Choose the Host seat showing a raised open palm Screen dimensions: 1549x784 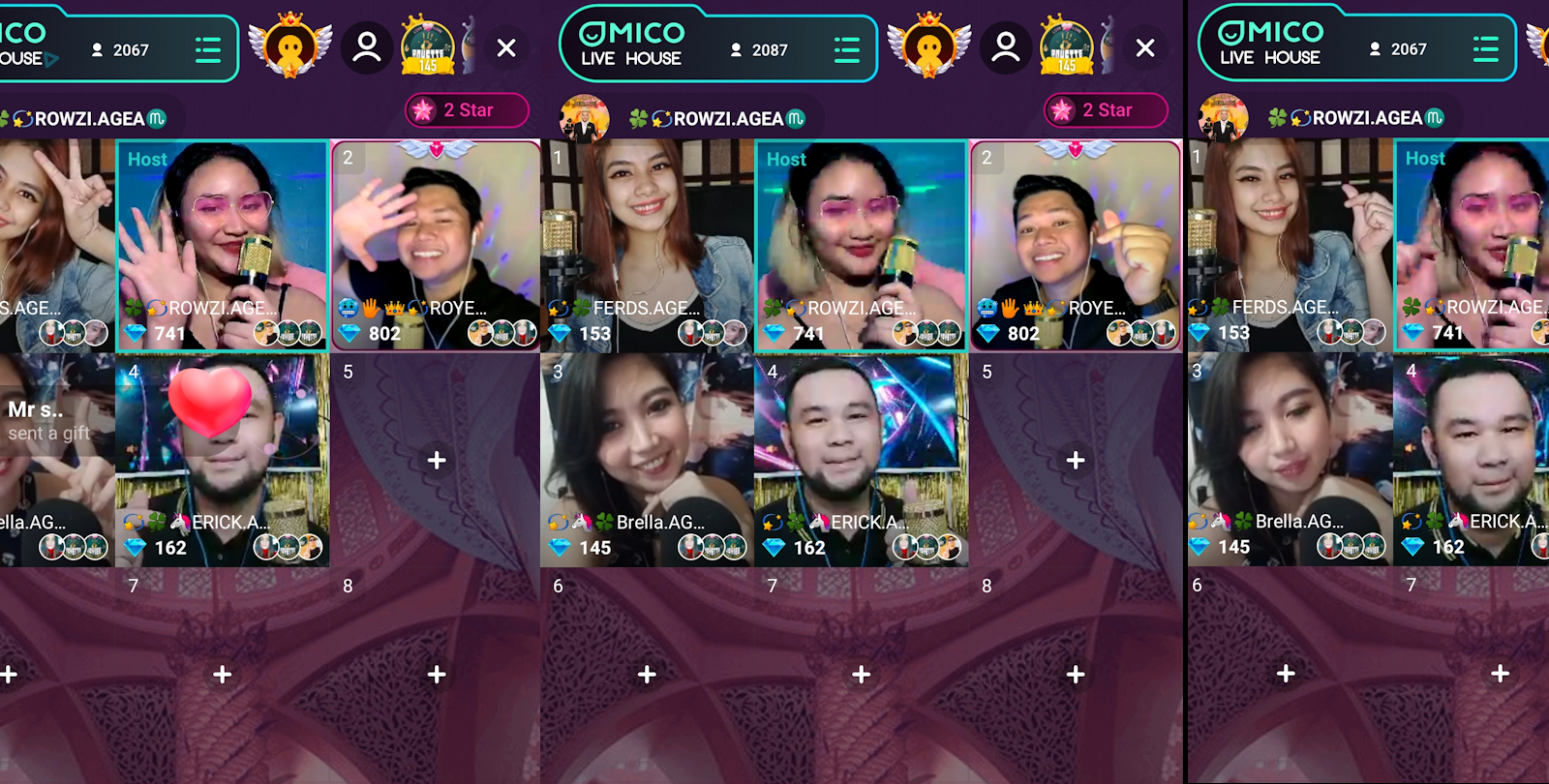coord(223,244)
